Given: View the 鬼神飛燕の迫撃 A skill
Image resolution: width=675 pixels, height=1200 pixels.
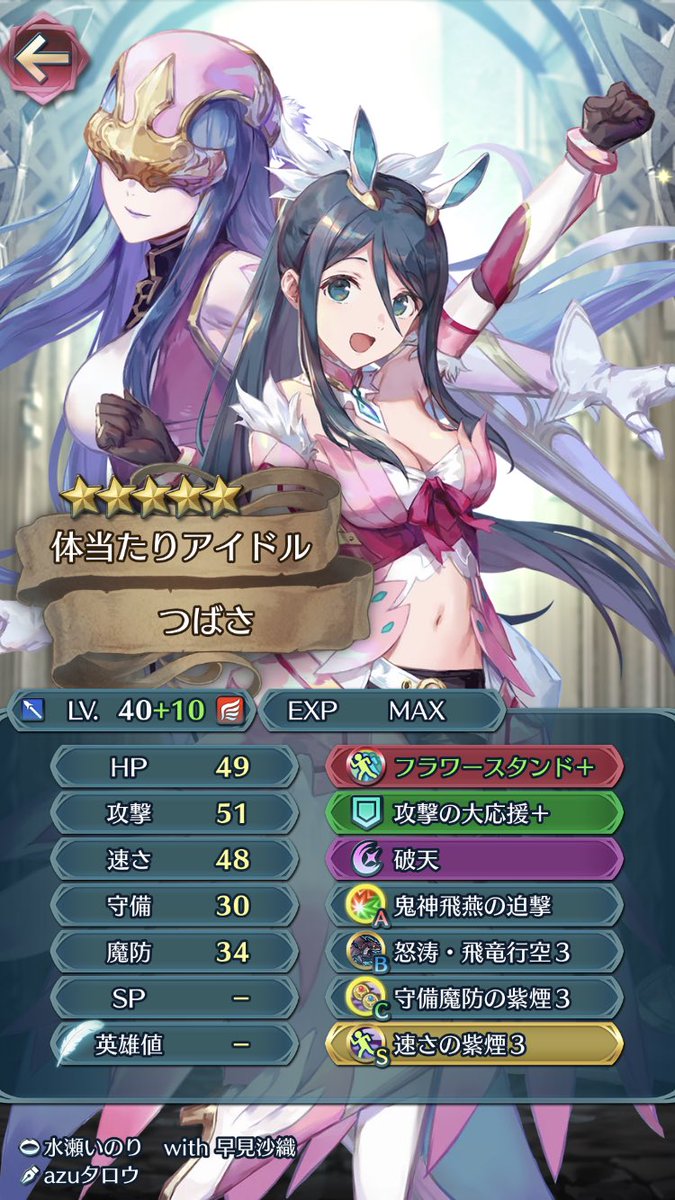Looking at the screenshot, I should point(475,906).
